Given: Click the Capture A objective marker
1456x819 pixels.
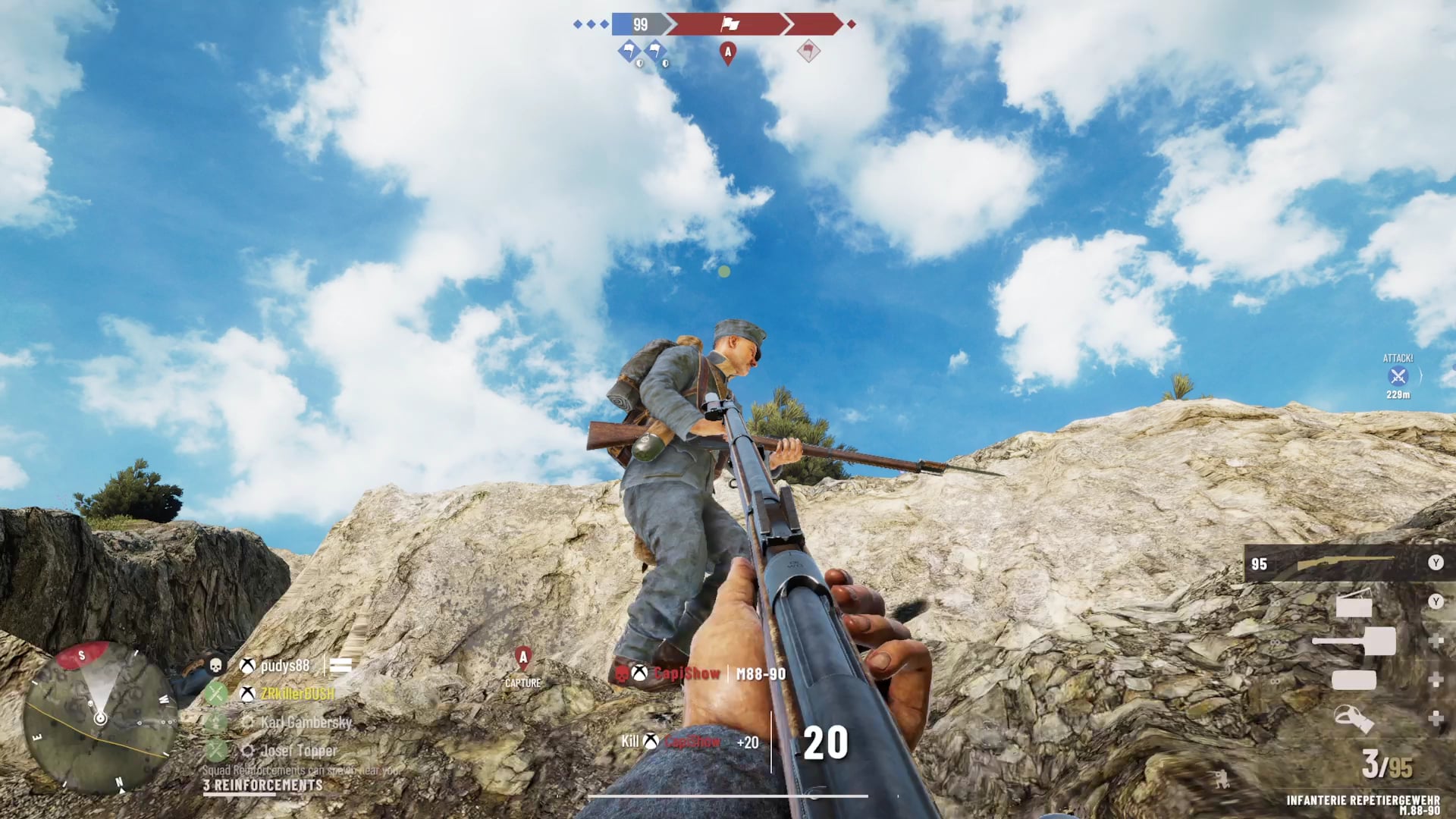Looking at the screenshot, I should coord(523,658).
